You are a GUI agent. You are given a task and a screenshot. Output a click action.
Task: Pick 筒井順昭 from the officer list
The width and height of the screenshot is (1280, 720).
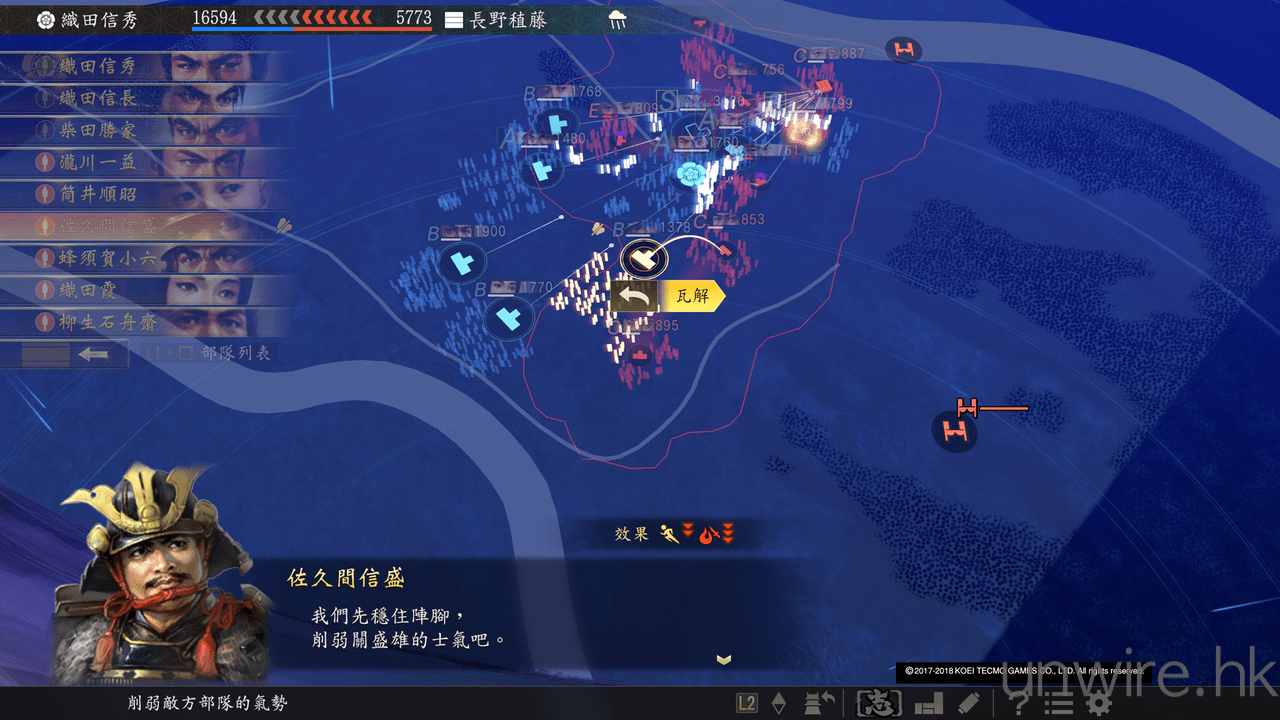(x=140, y=195)
